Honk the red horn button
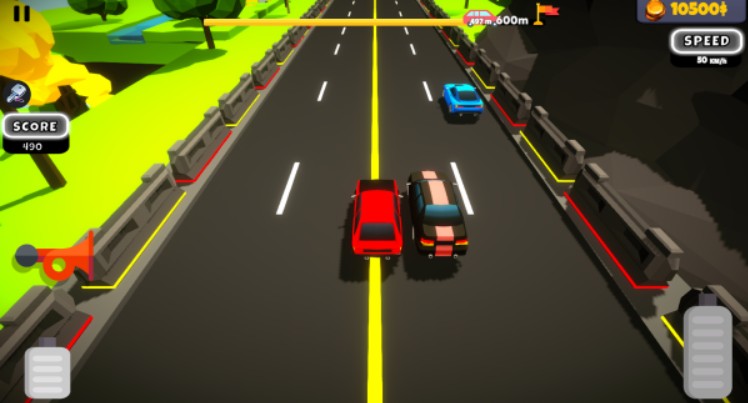 pyautogui.click(x=57, y=259)
